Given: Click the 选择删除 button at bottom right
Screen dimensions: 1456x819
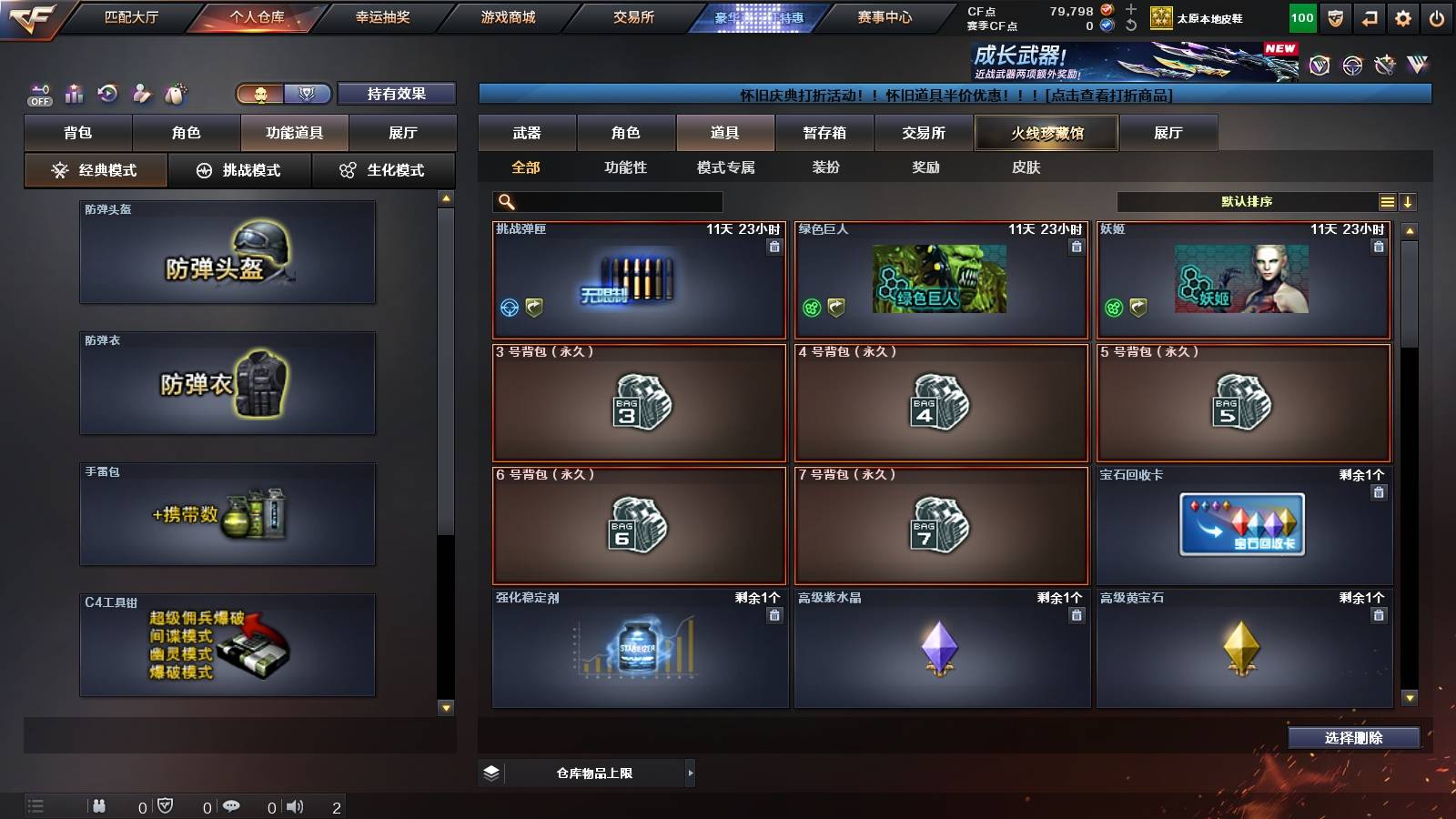Looking at the screenshot, I should pos(1354,738).
